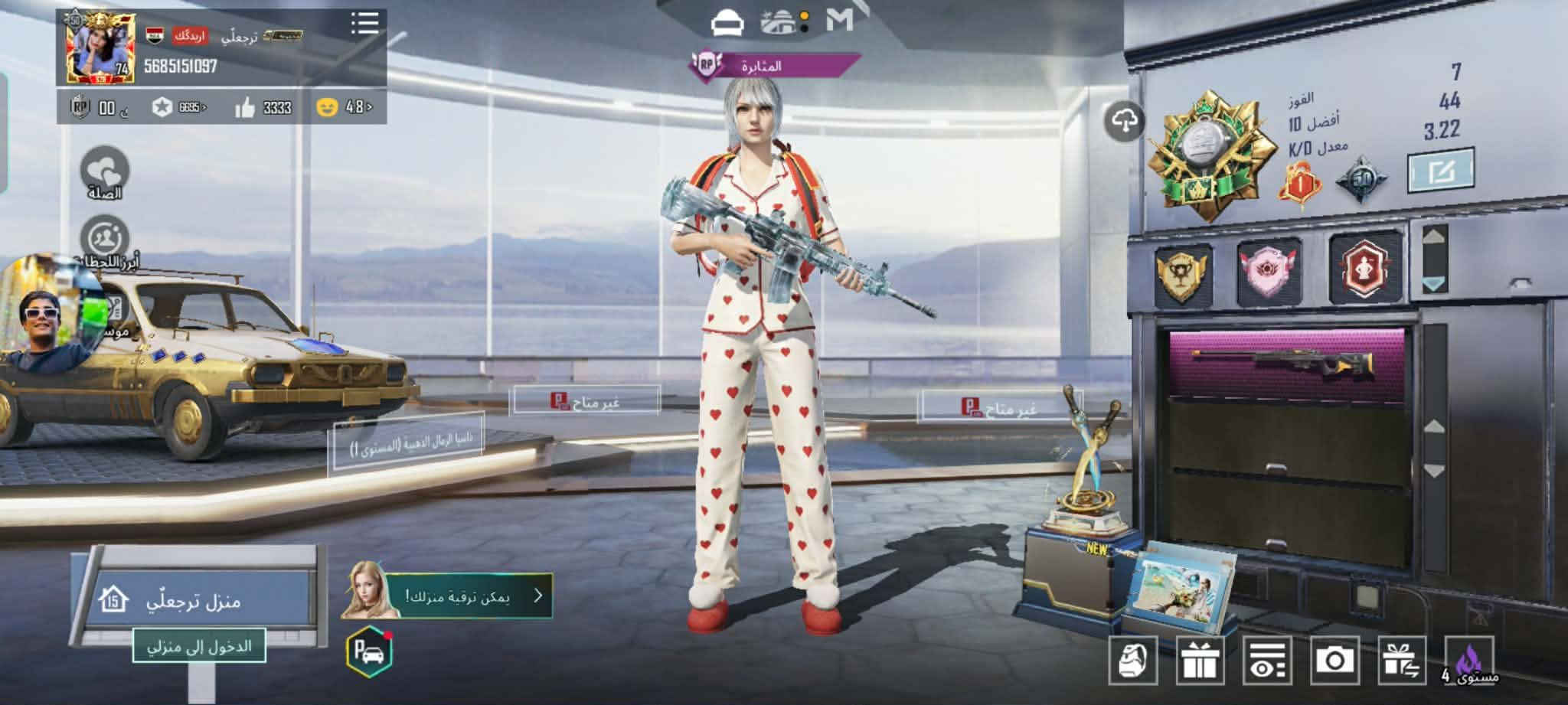Screen dimensions: 1568x705
Task: Open the camera photo mode
Action: 1334,660
